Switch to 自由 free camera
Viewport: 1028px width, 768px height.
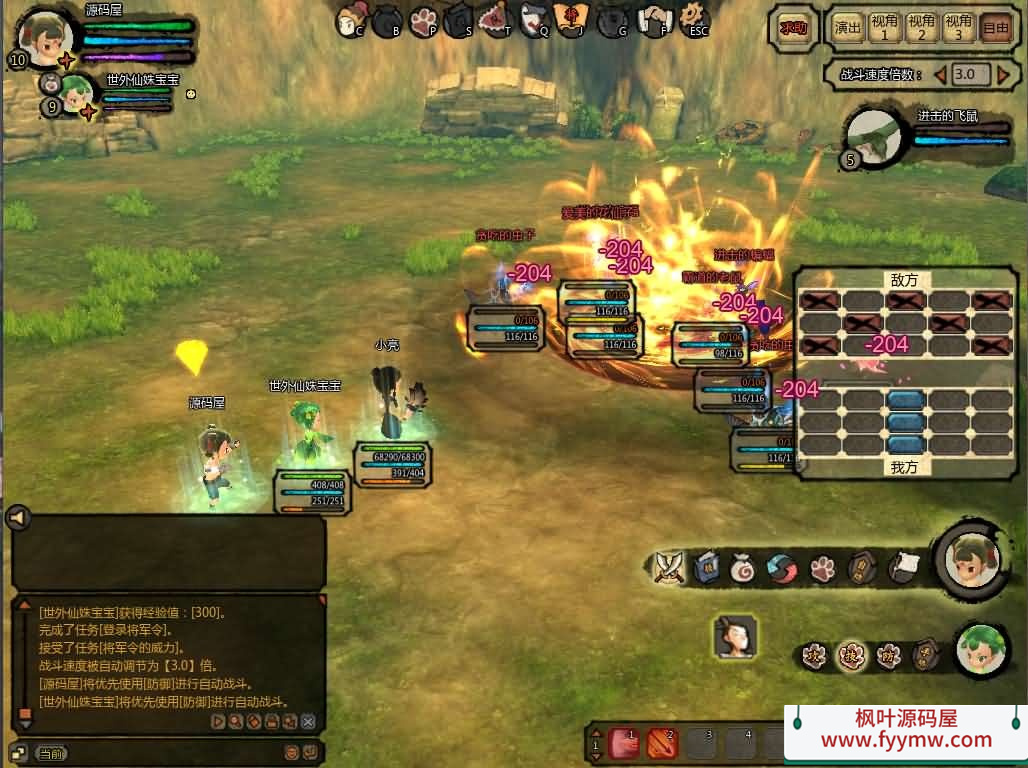995,28
